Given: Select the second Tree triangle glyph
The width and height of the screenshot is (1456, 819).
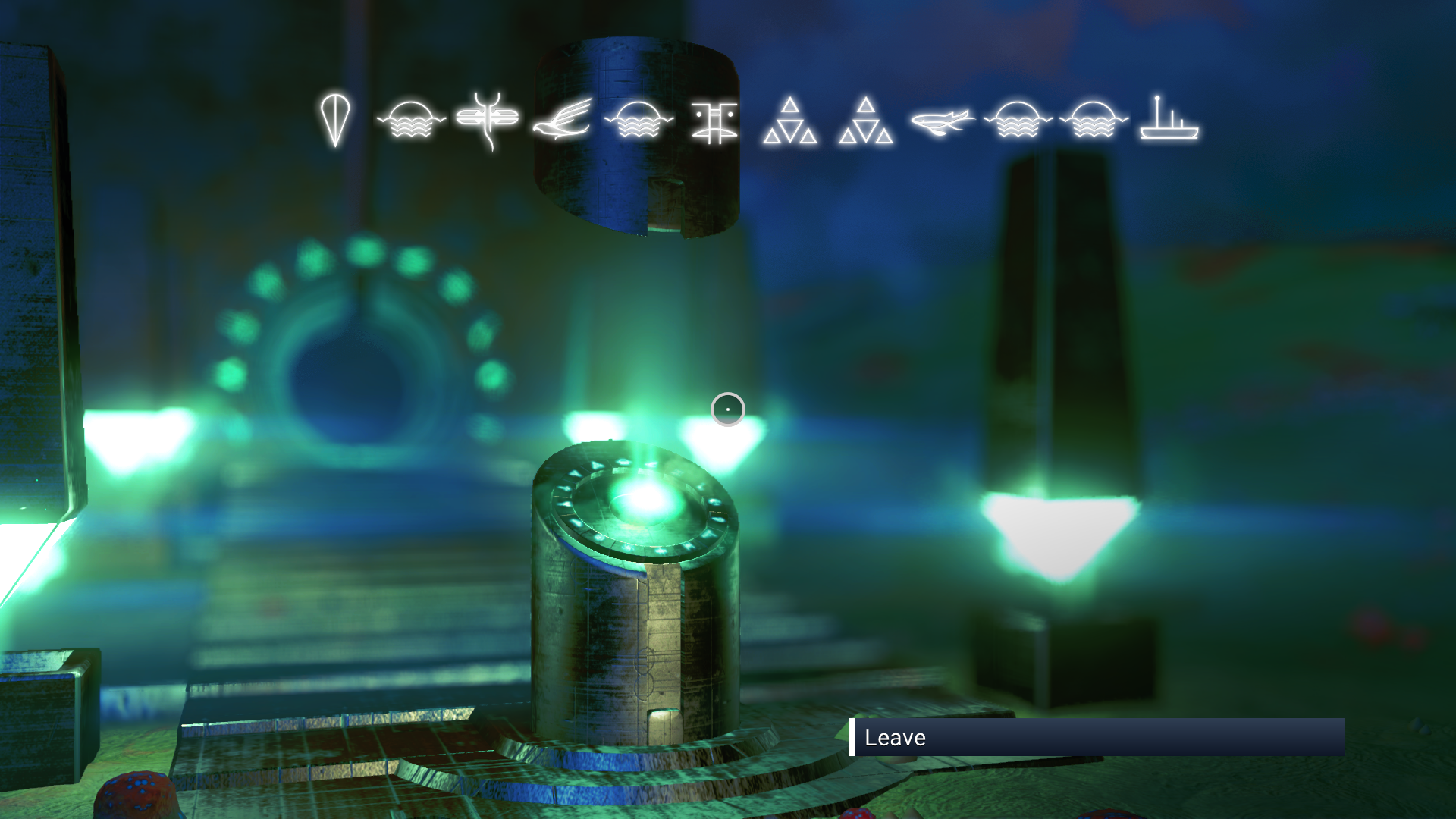Looking at the screenshot, I should 864,121.
